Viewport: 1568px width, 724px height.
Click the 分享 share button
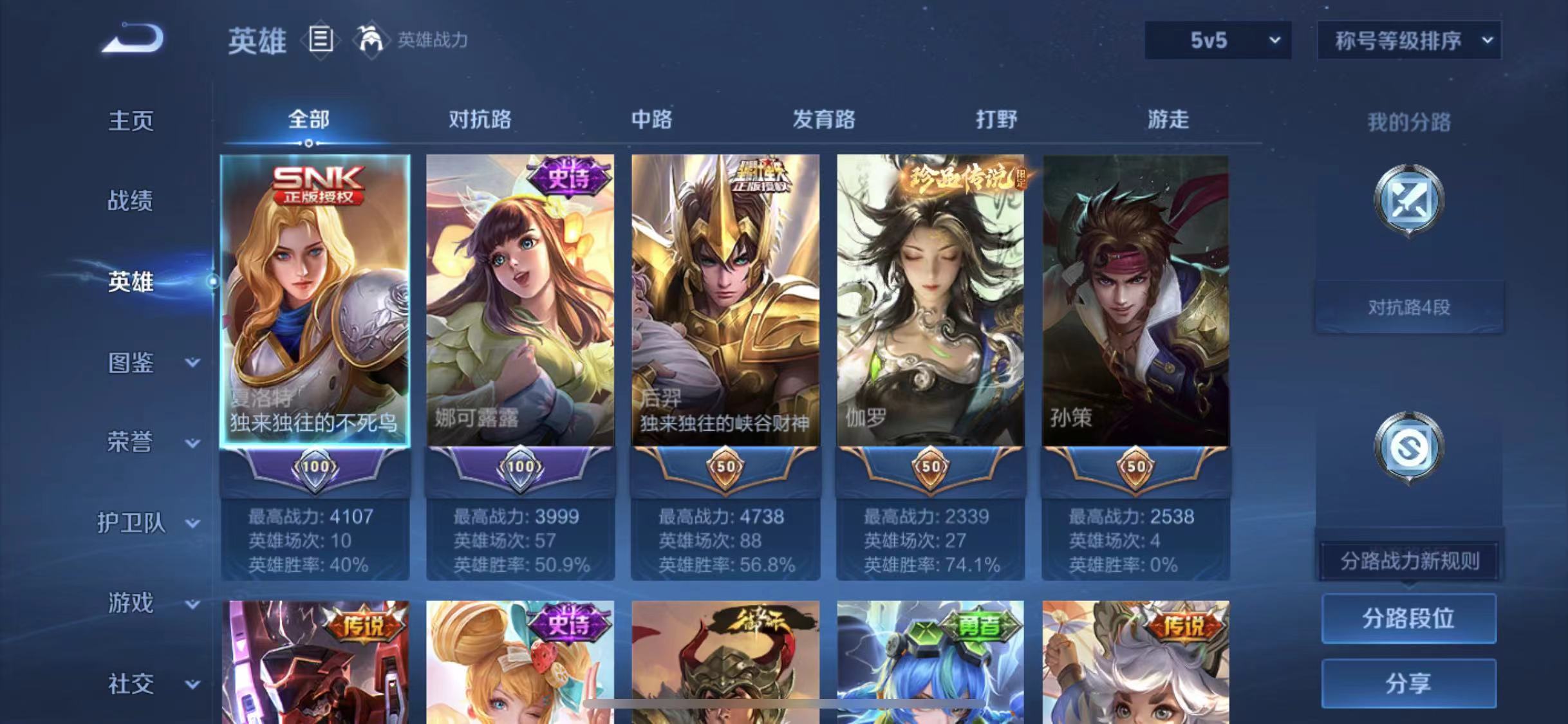[x=1408, y=684]
